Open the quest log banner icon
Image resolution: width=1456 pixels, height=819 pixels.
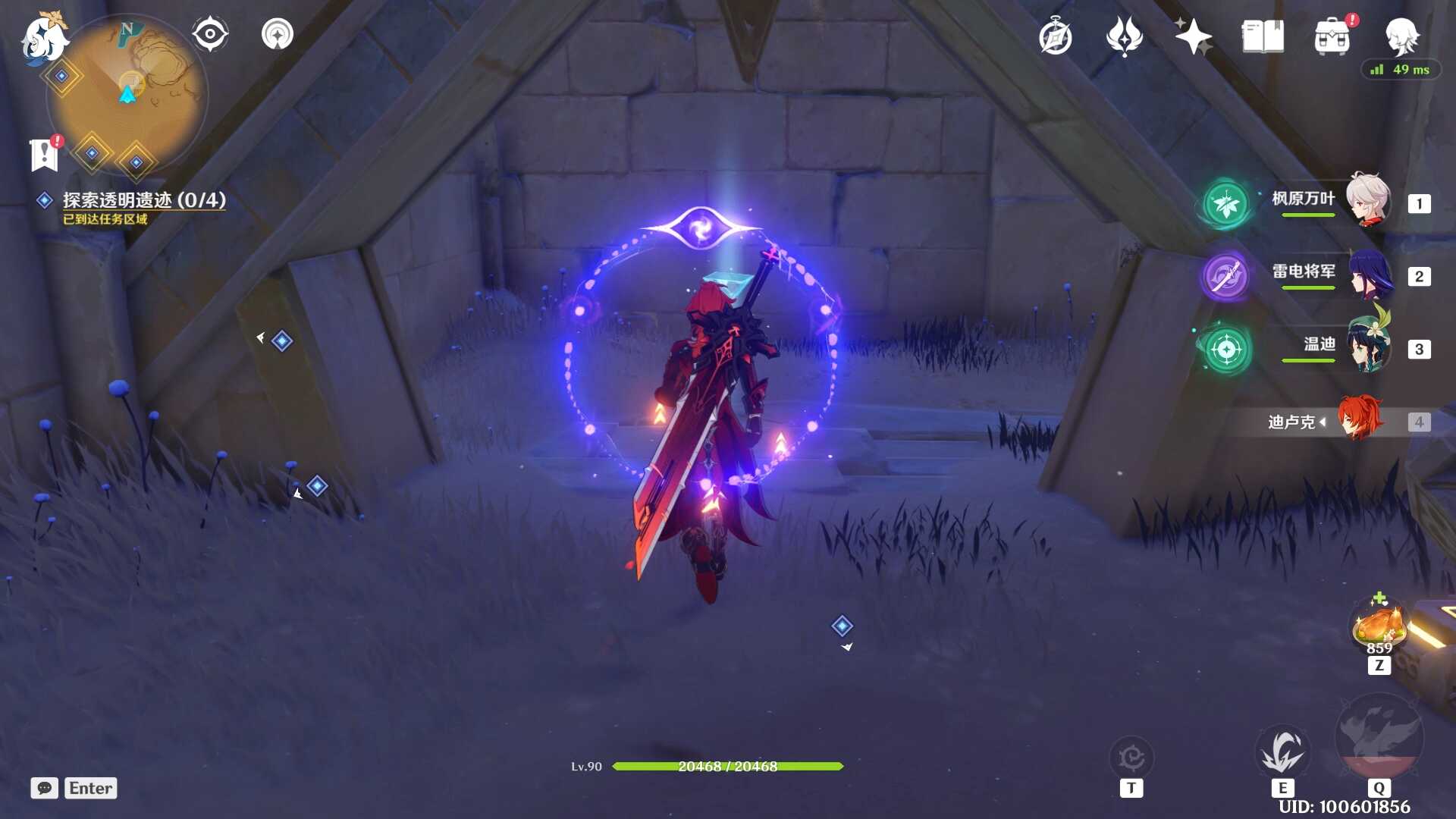pos(45,154)
